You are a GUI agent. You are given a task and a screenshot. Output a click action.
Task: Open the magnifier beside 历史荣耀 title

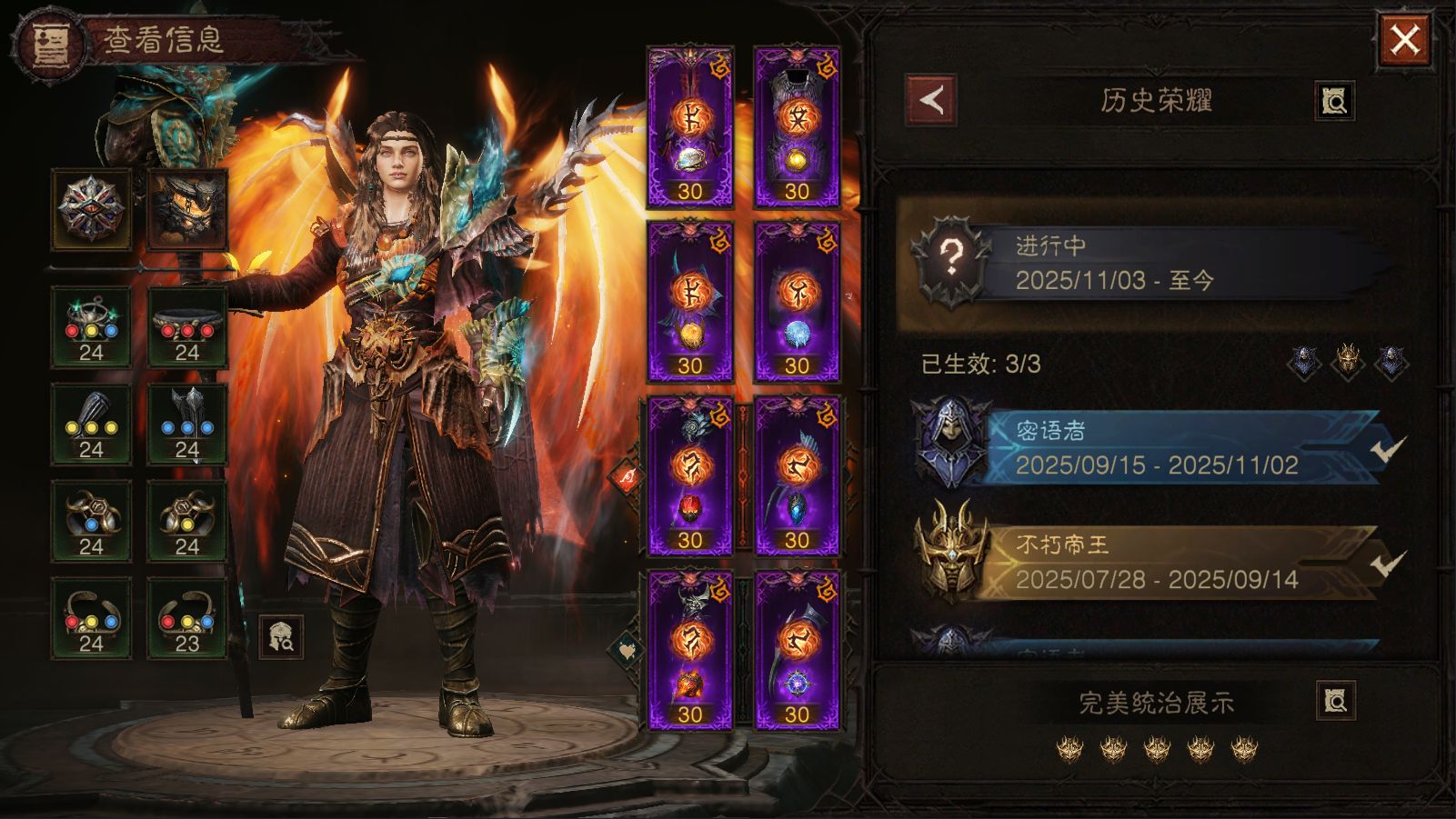click(x=1334, y=101)
